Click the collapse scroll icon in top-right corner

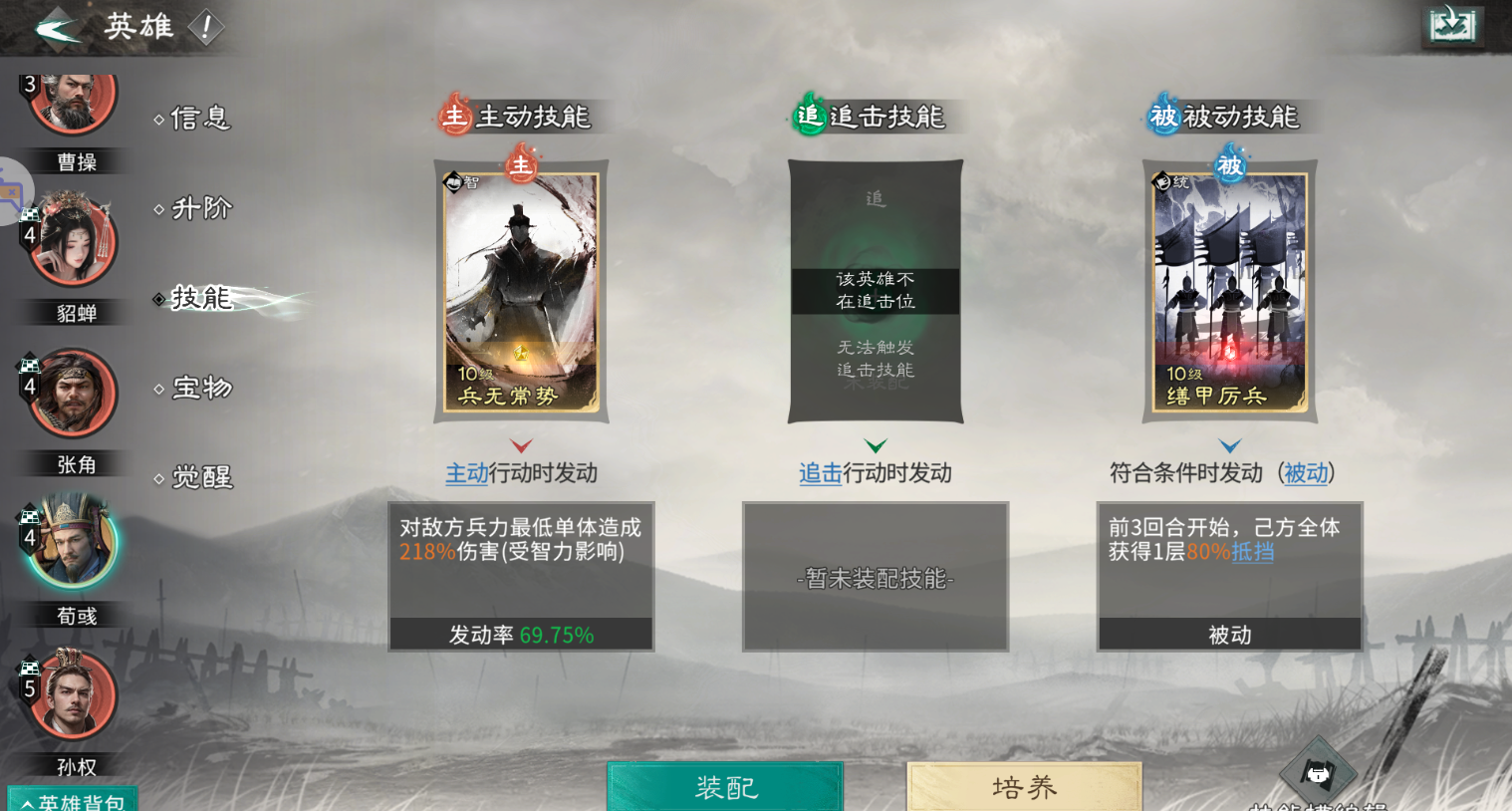pos(1452,26)
